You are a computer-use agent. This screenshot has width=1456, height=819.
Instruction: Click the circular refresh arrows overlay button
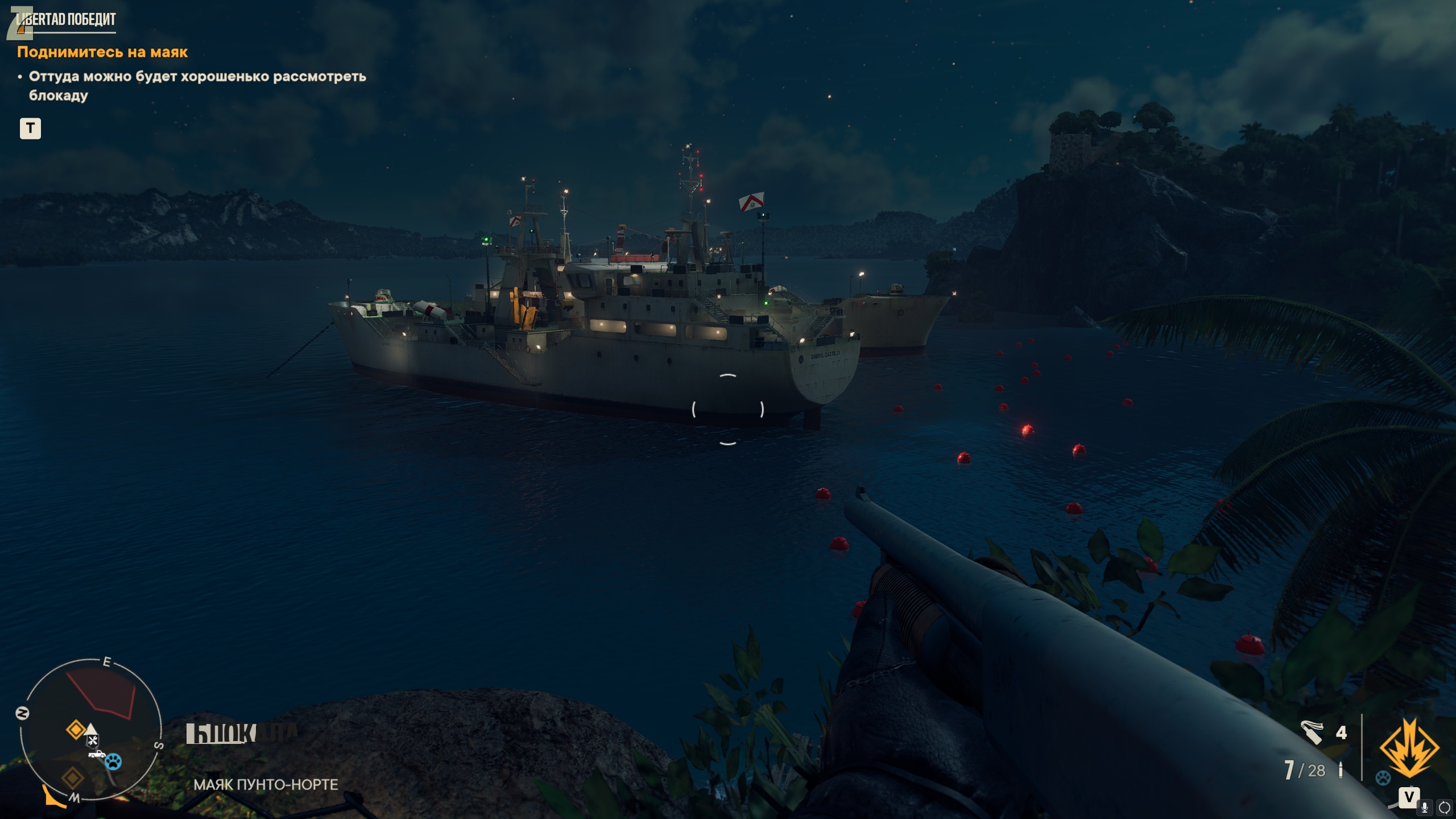(1444, 807)
